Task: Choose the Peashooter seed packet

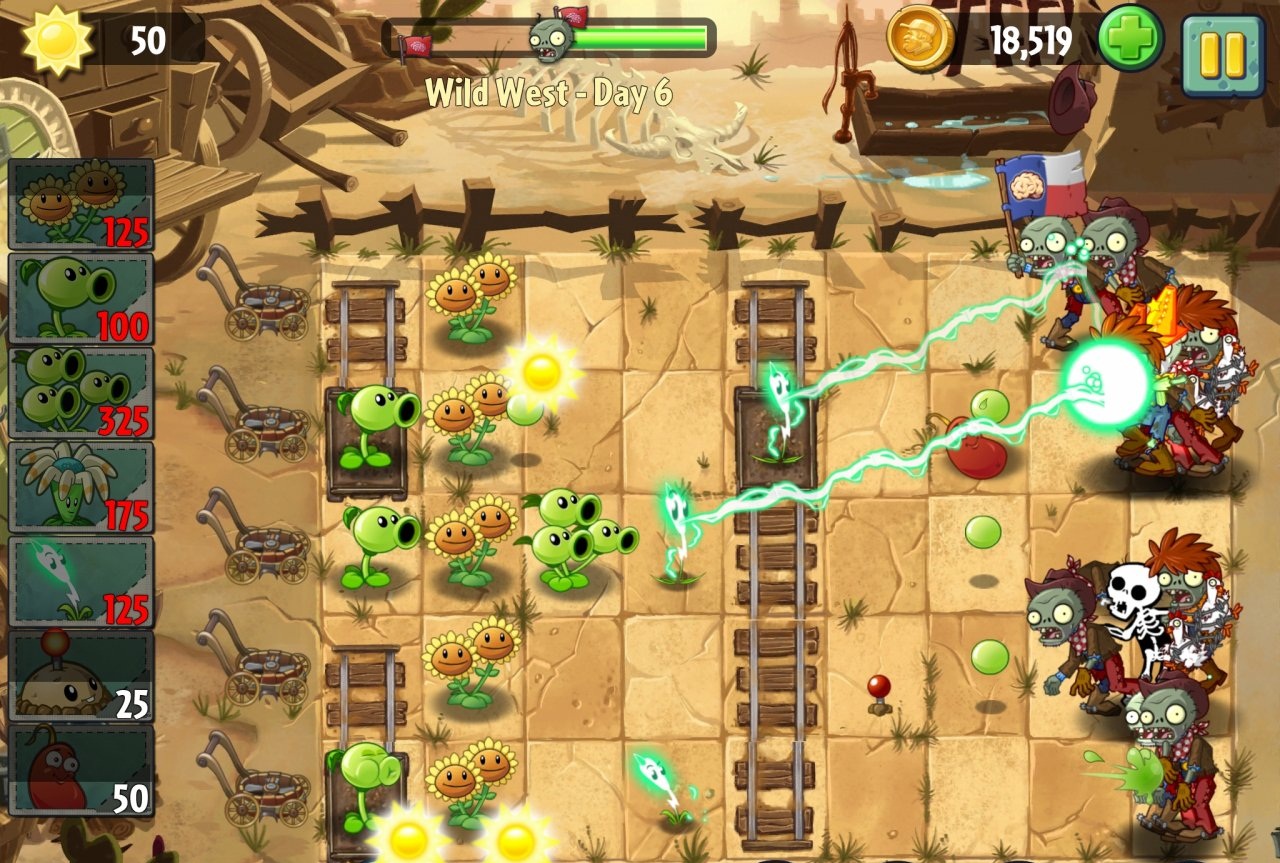Action: pyautogui.click(x=81, y=298)
